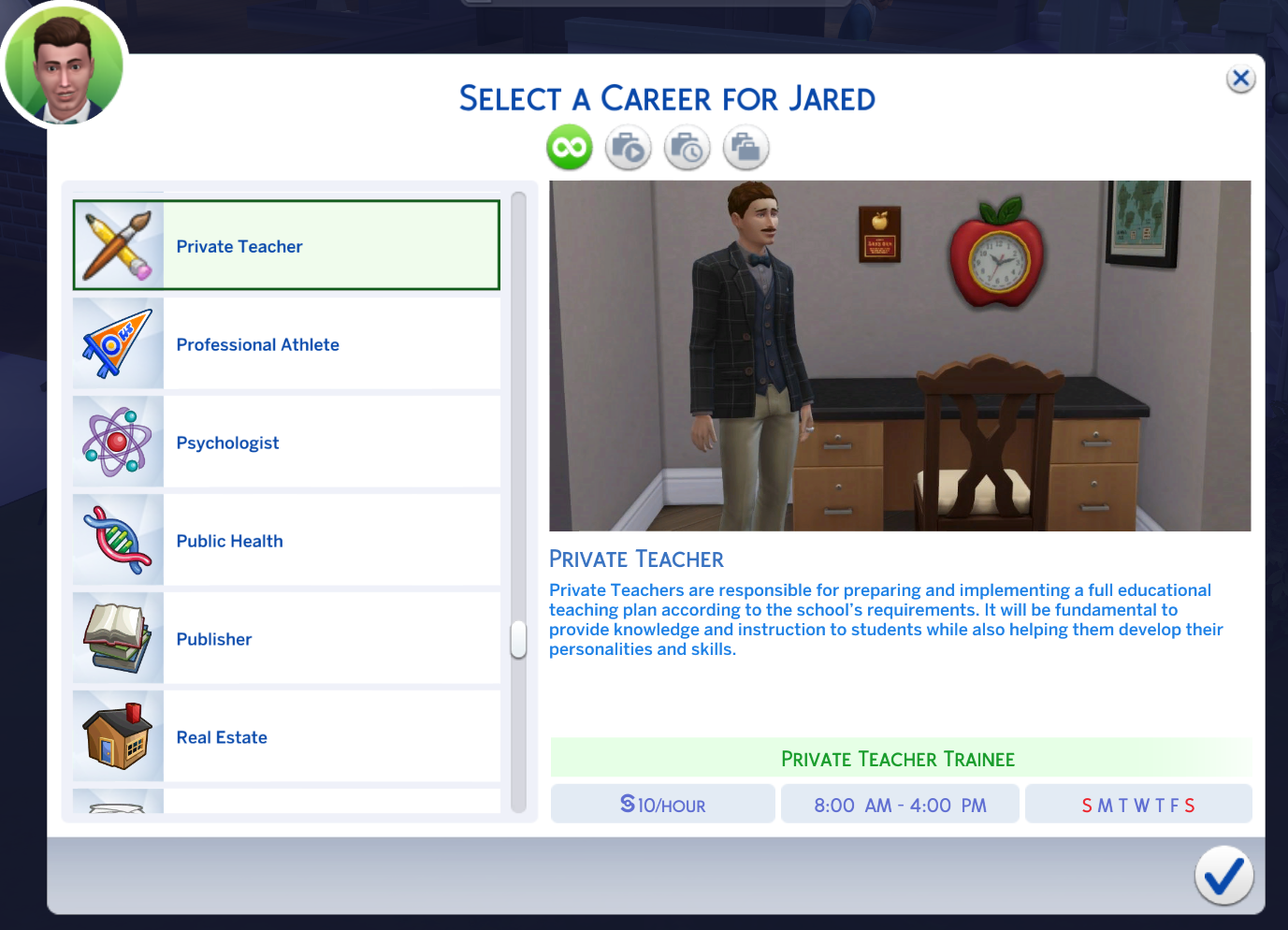This screenshot has width=1288, height=930.
Task: Click the Professional Athlete pennant icon
Action: tap(118, 343)
